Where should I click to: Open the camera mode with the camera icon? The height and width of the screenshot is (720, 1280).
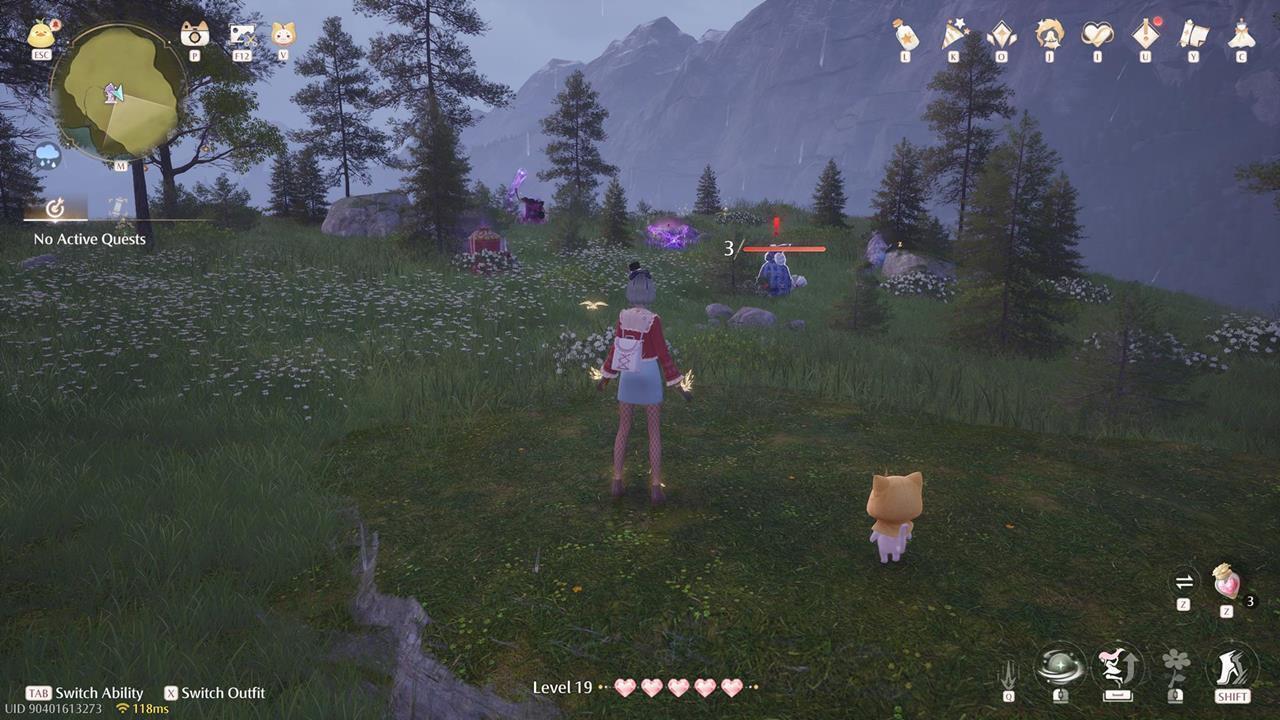click(195, 34)
